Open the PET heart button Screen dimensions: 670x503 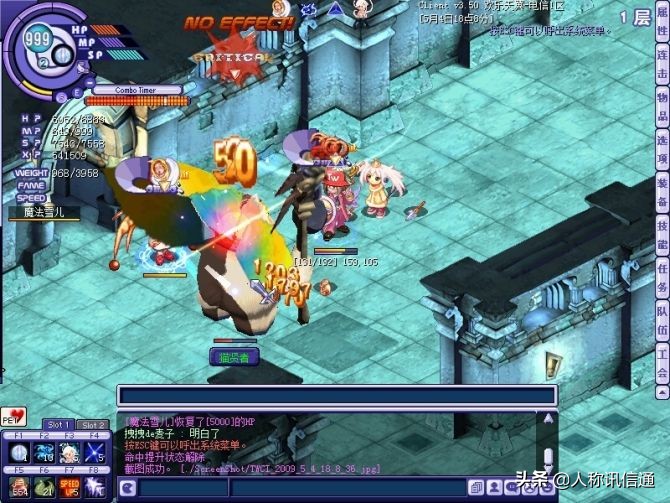(x=13, y=417)
